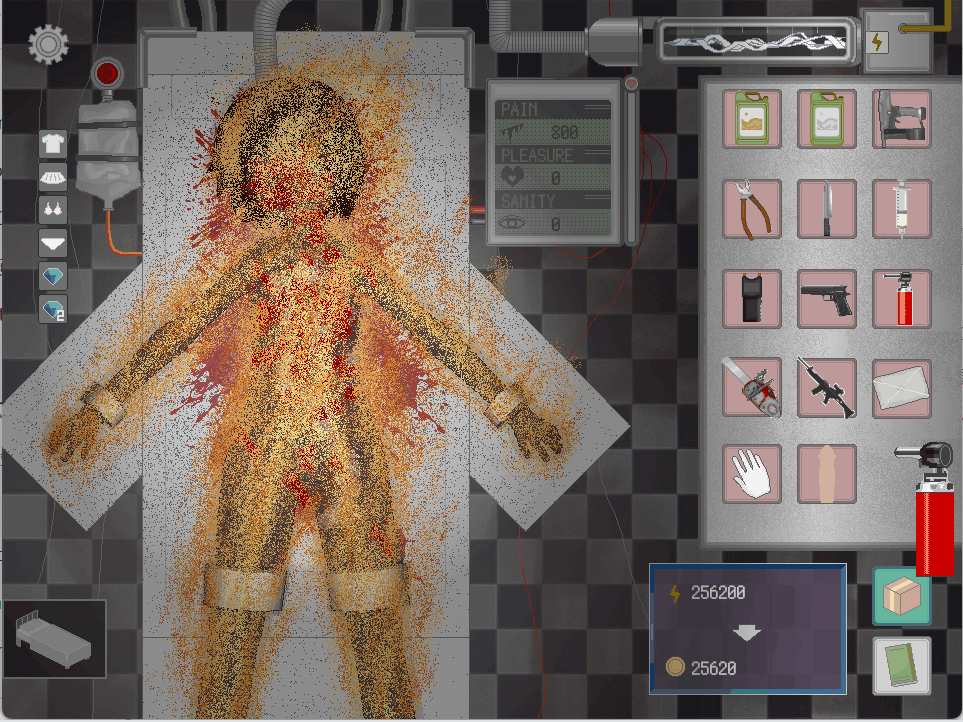The height and width of the screenshot is (722, 963).
Task: Open the green book button
Action: pos(901,665)
